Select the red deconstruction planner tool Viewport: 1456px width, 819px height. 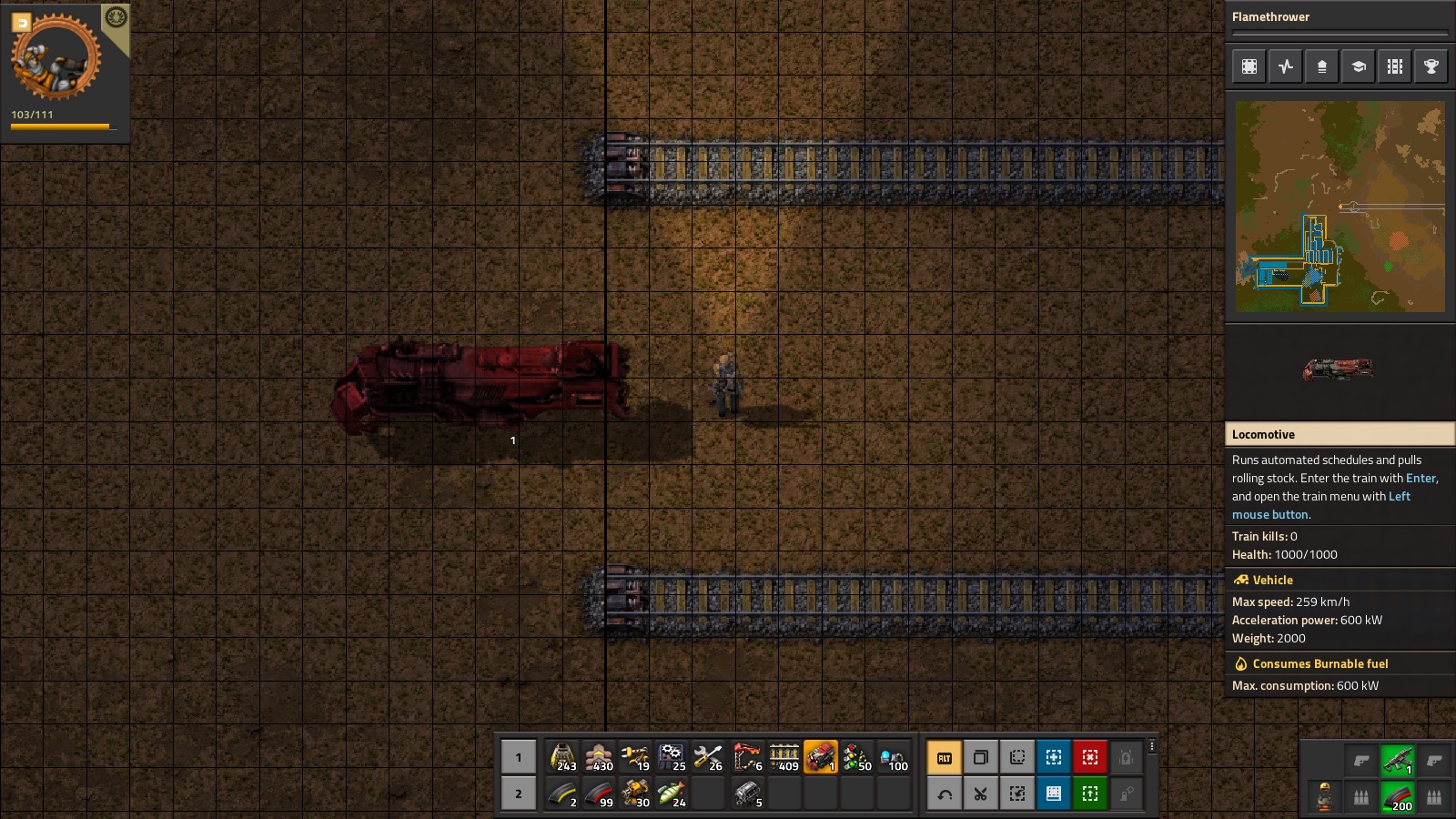pyautogui.click(x=1089, y=757)
